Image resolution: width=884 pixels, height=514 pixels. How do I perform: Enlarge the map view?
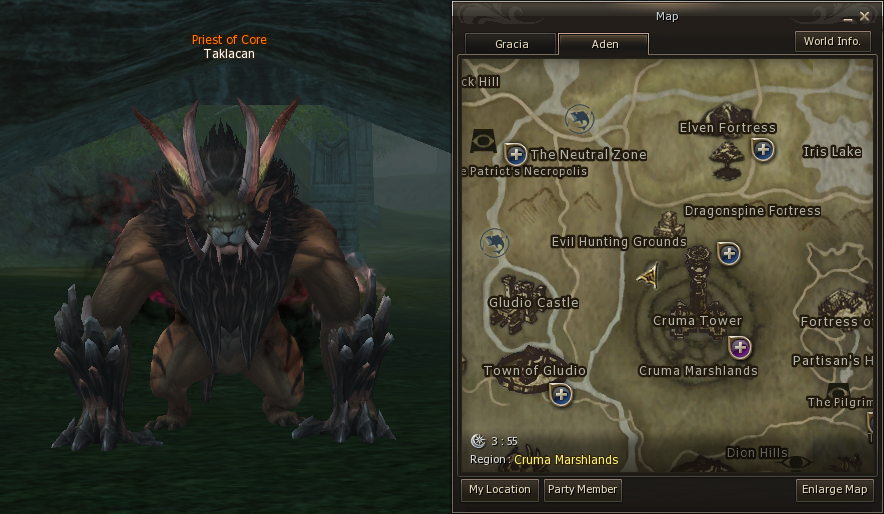pyautogui.click(x=835, y=489)
